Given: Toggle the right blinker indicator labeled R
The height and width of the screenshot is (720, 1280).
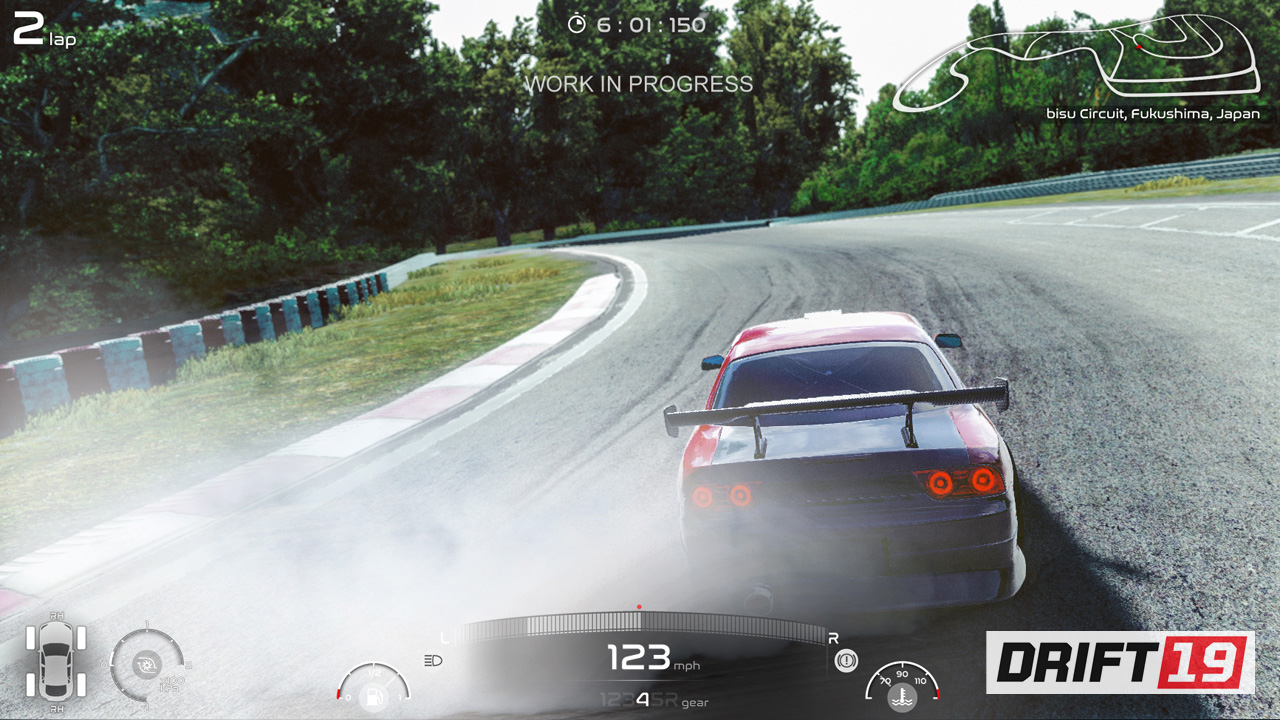Looking at the screenshot, I should tap(832, 638).
